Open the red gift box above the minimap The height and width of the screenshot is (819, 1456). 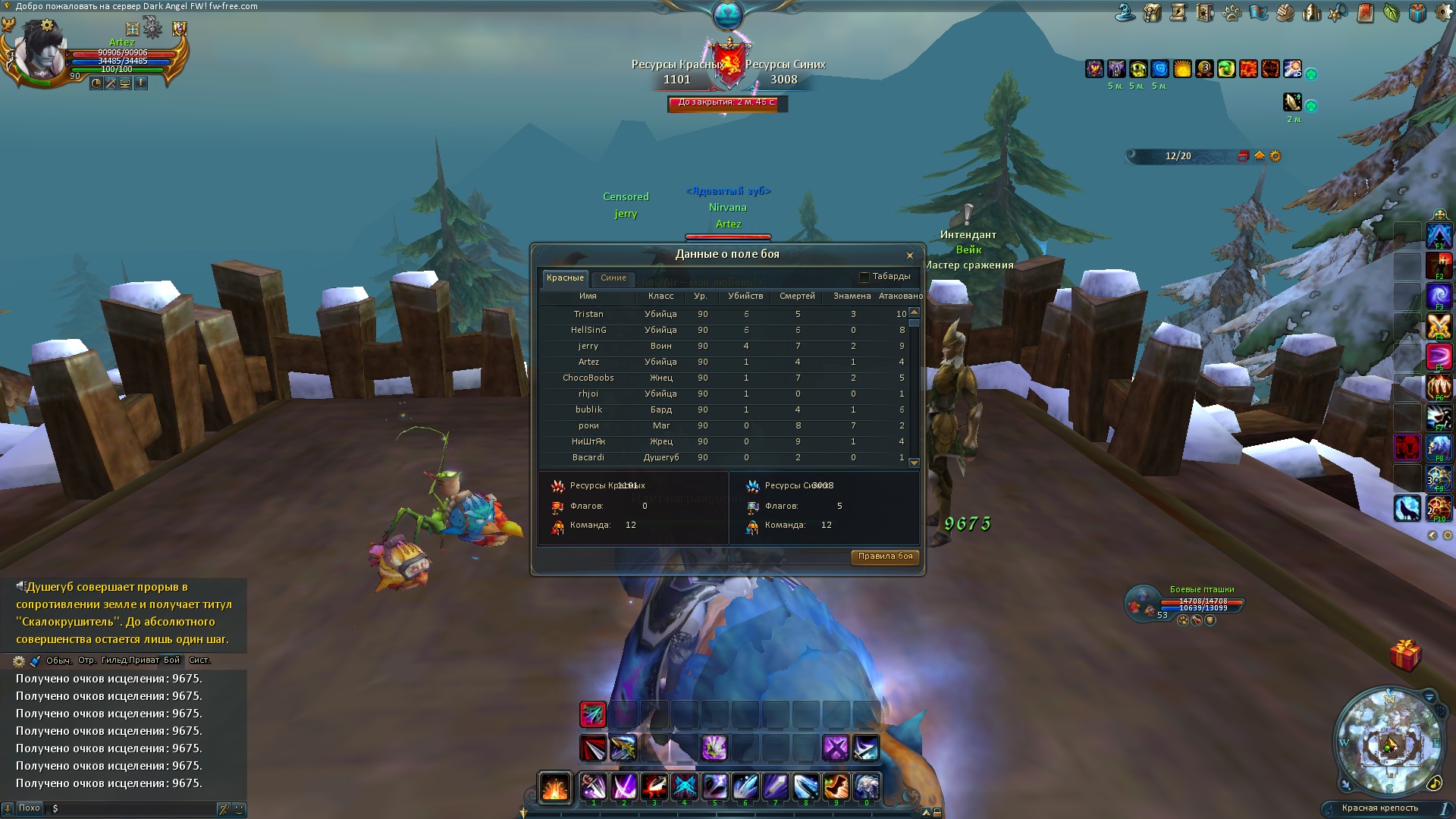(x=1405, y=654)
